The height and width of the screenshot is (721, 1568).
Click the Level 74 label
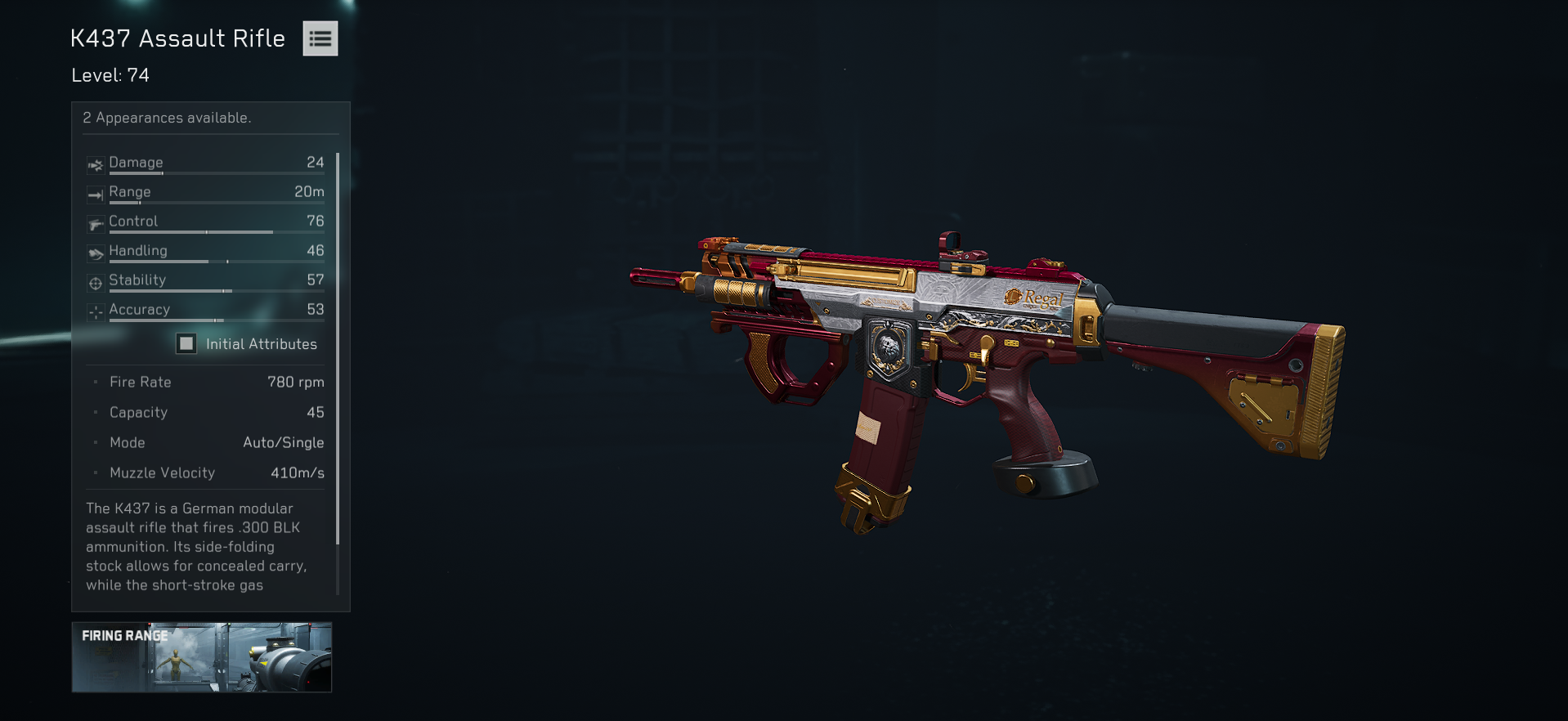click(x=110, y=74)
